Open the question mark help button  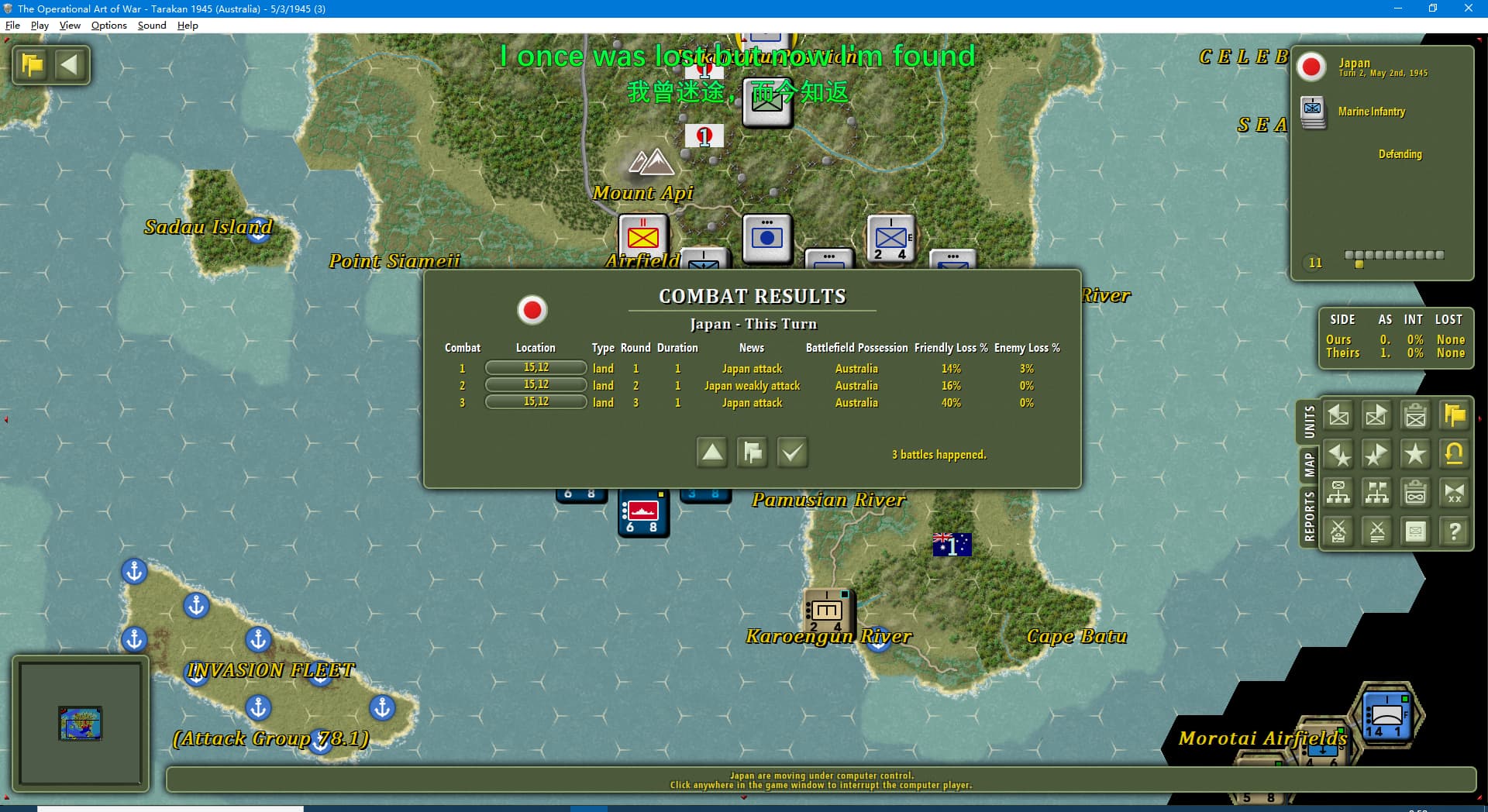coord(1454,532)
